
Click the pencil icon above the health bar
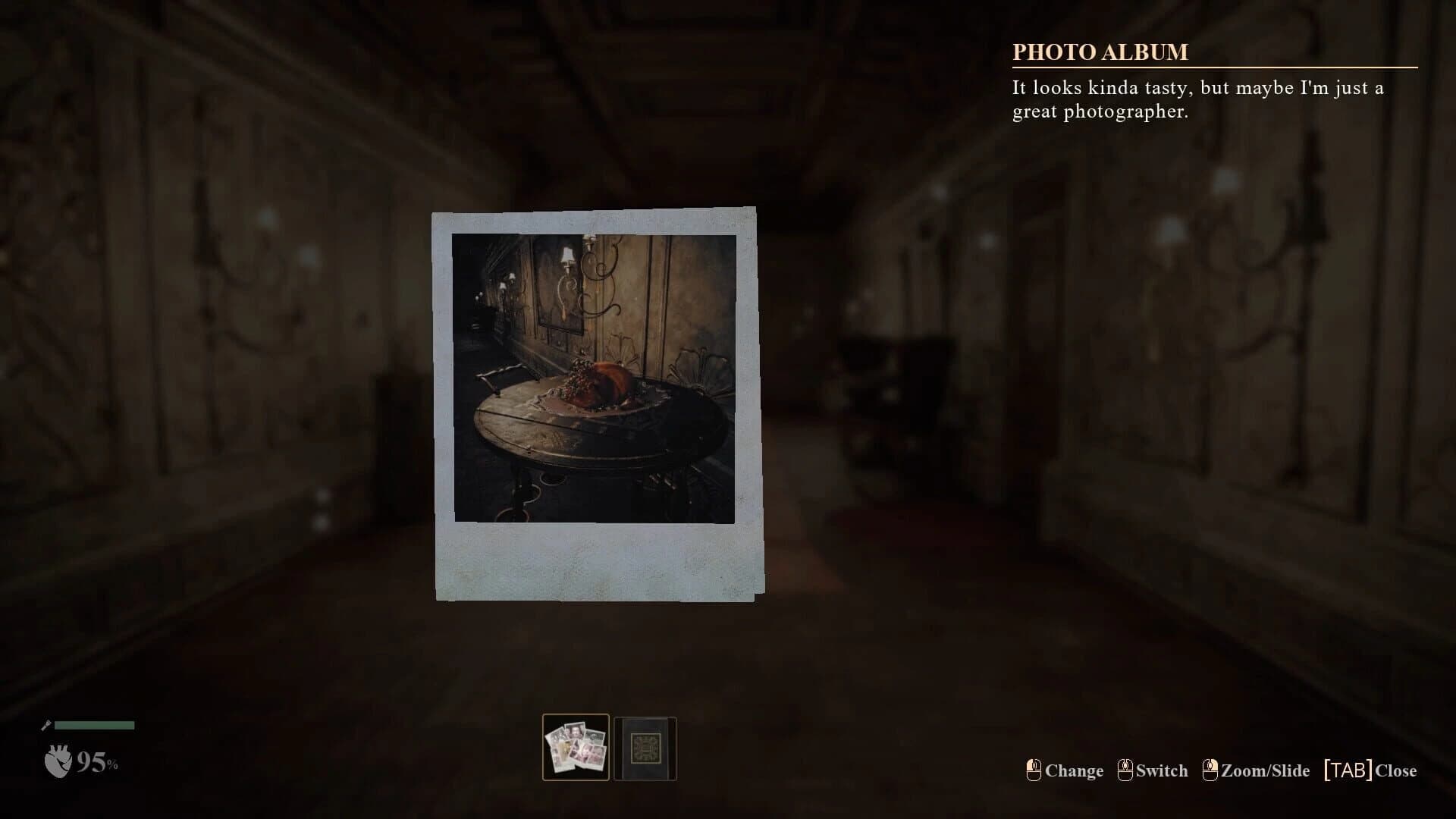coord(47,723)
